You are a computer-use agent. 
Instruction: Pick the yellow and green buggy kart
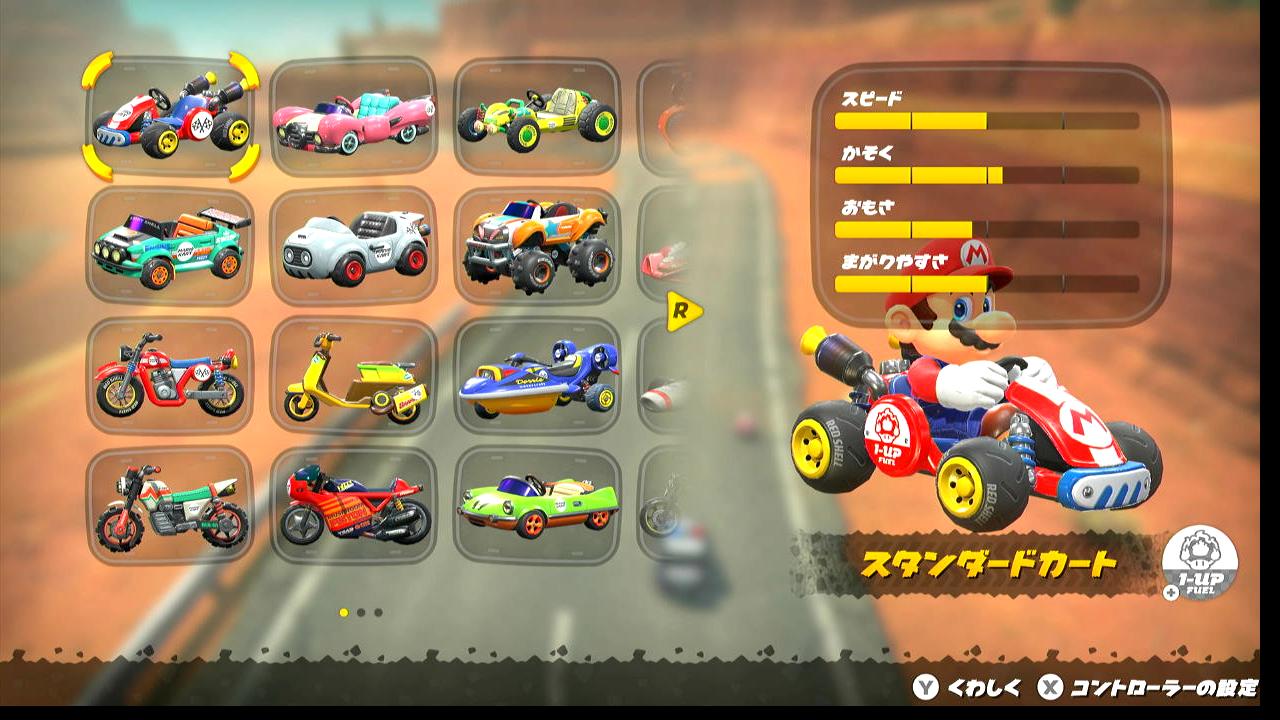point(537,117)
